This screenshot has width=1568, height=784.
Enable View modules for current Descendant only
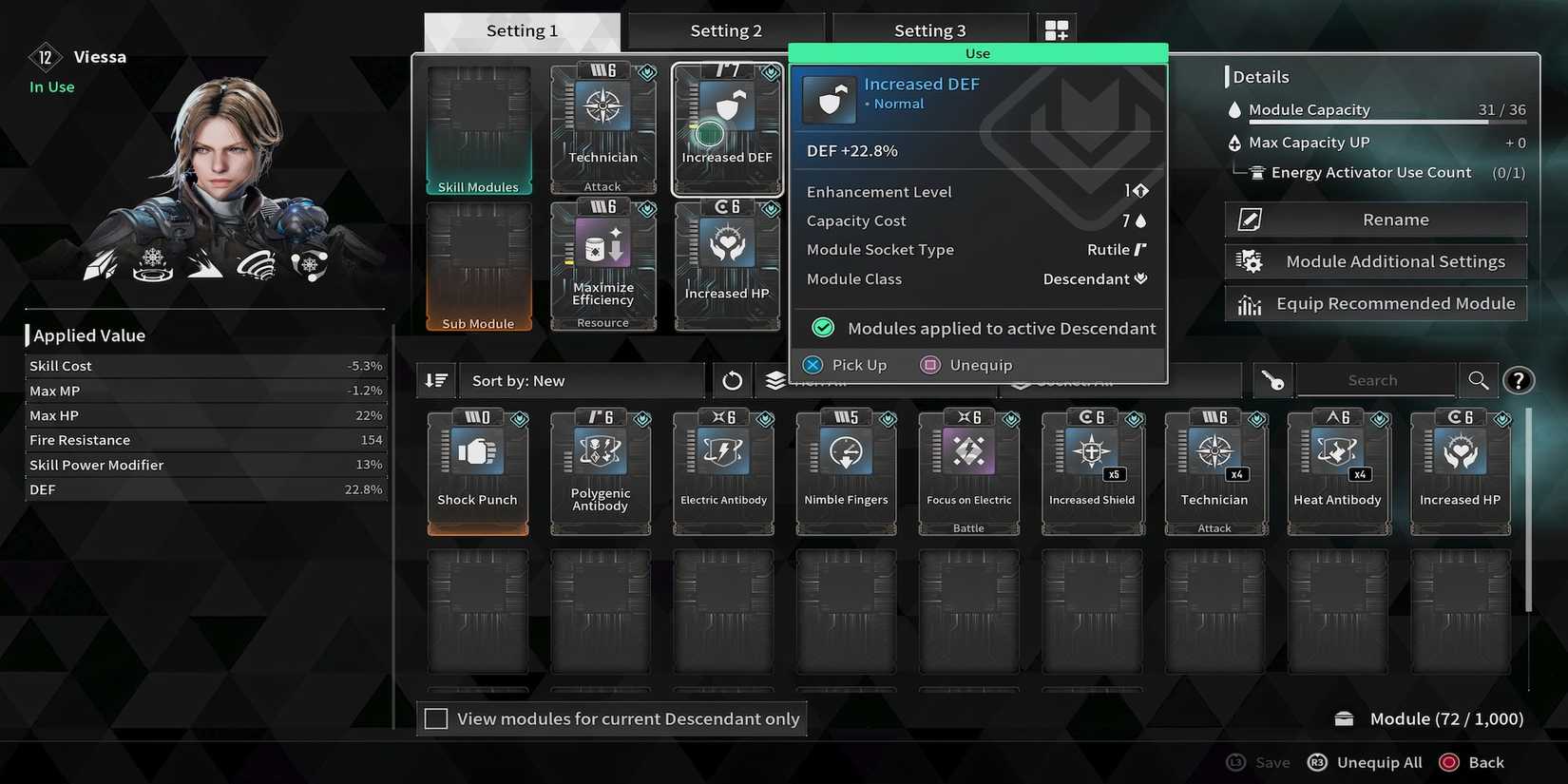[x=436, y=718]
